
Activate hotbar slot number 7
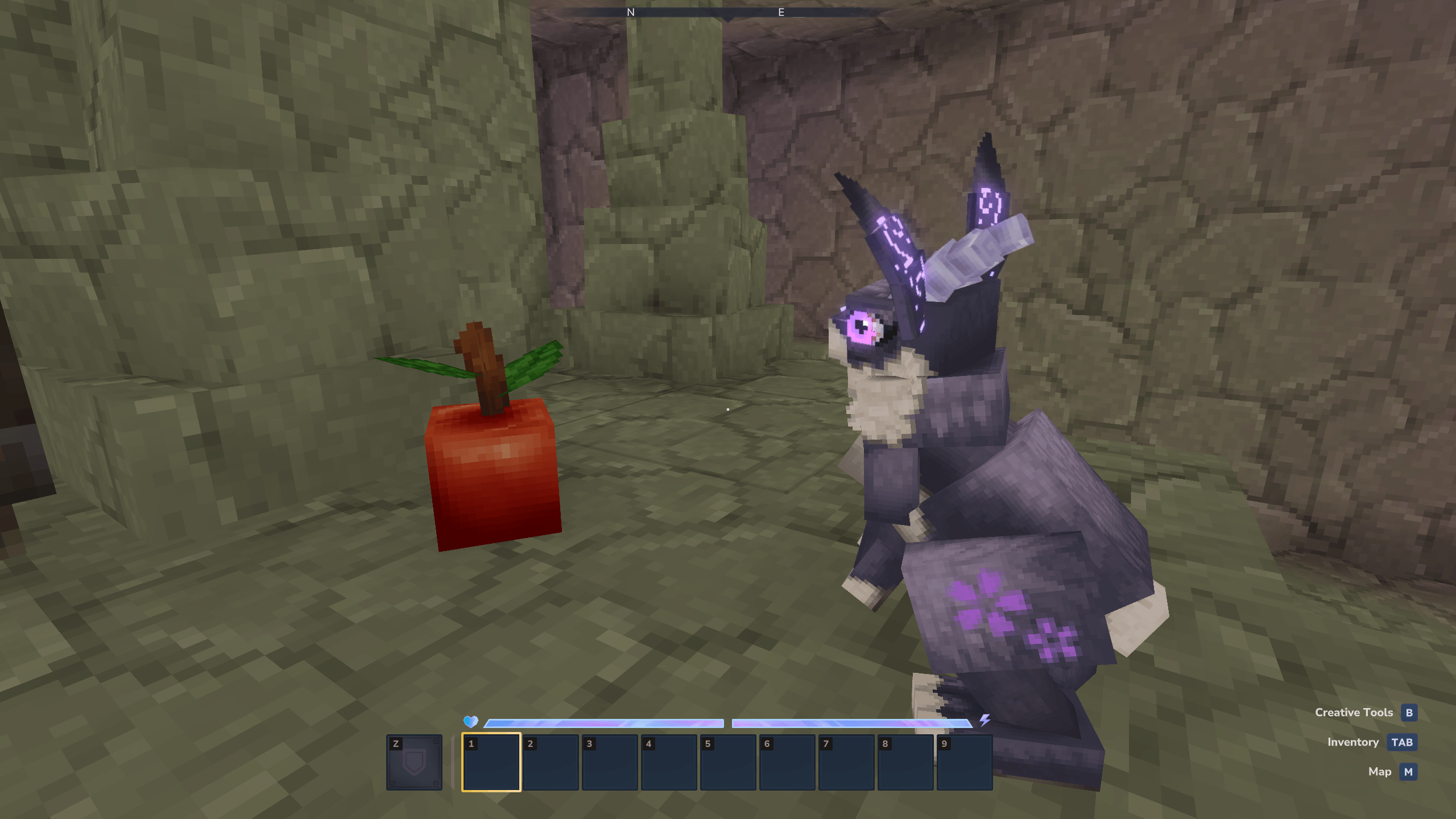846,762
